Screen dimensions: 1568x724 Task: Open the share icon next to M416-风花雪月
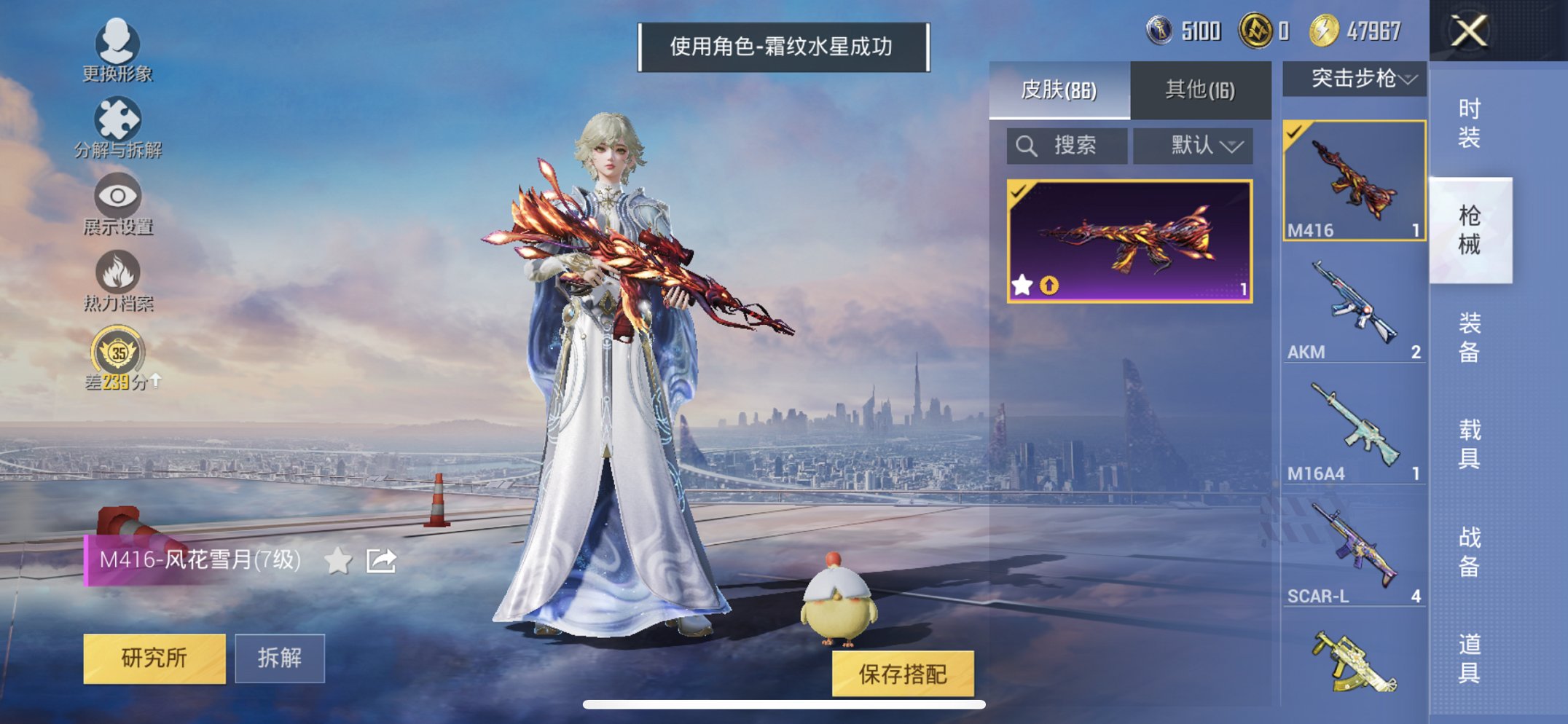(382, 560)
